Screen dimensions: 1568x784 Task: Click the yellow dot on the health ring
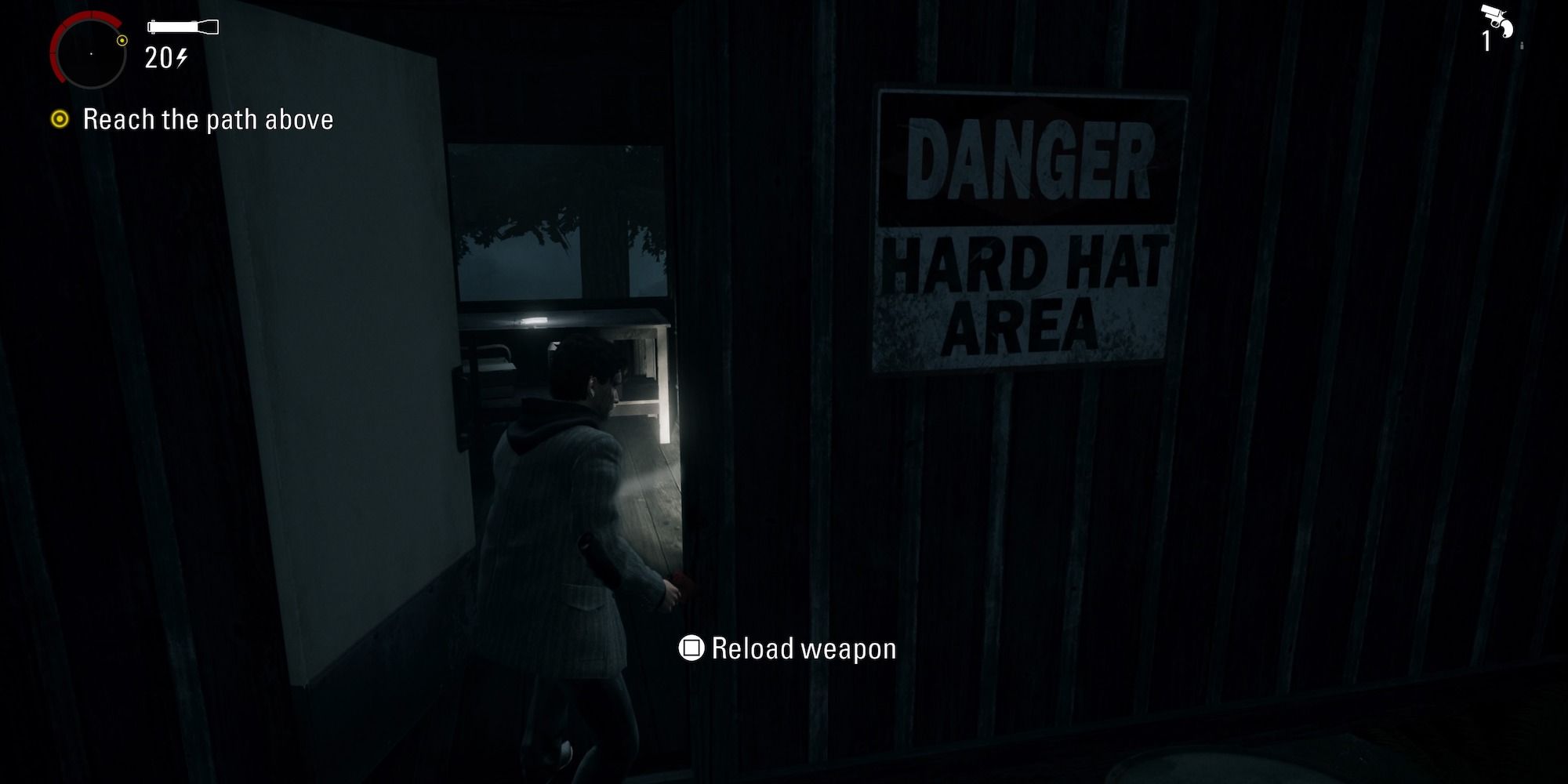(x=121, y=42)
